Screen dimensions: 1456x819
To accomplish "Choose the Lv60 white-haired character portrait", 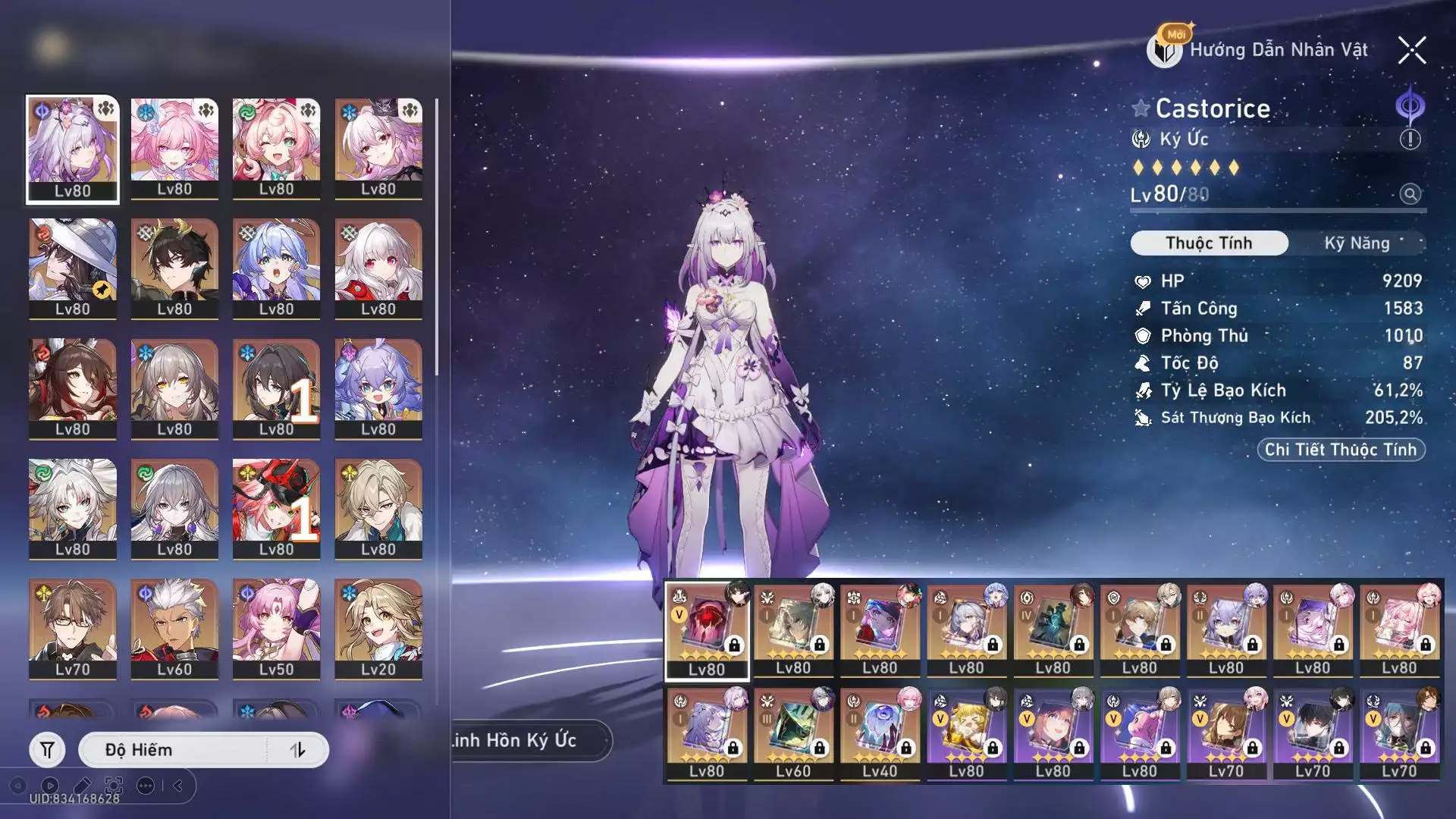I will [x=174, y=629].
